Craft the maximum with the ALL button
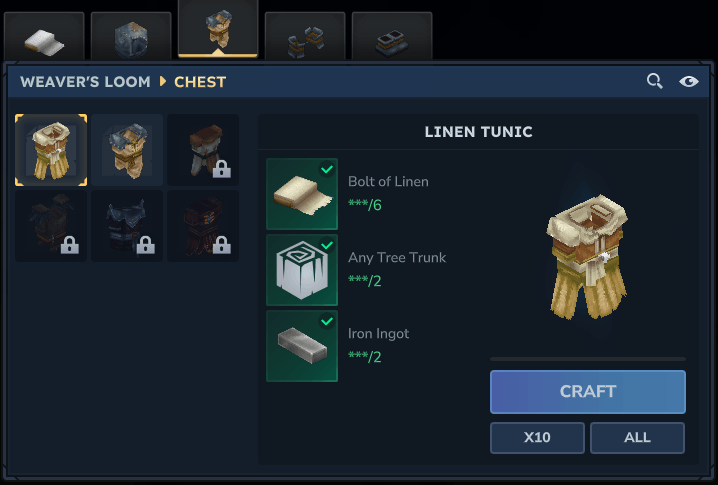 (x=637, y=437)
